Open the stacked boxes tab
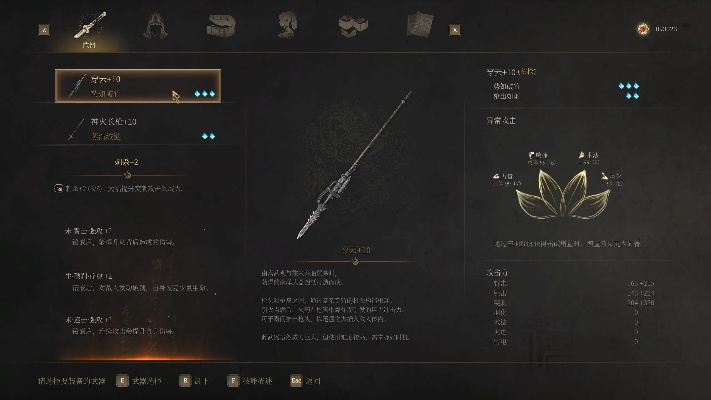The height and width of the screenshot is (400, 711). click(352, 24)
